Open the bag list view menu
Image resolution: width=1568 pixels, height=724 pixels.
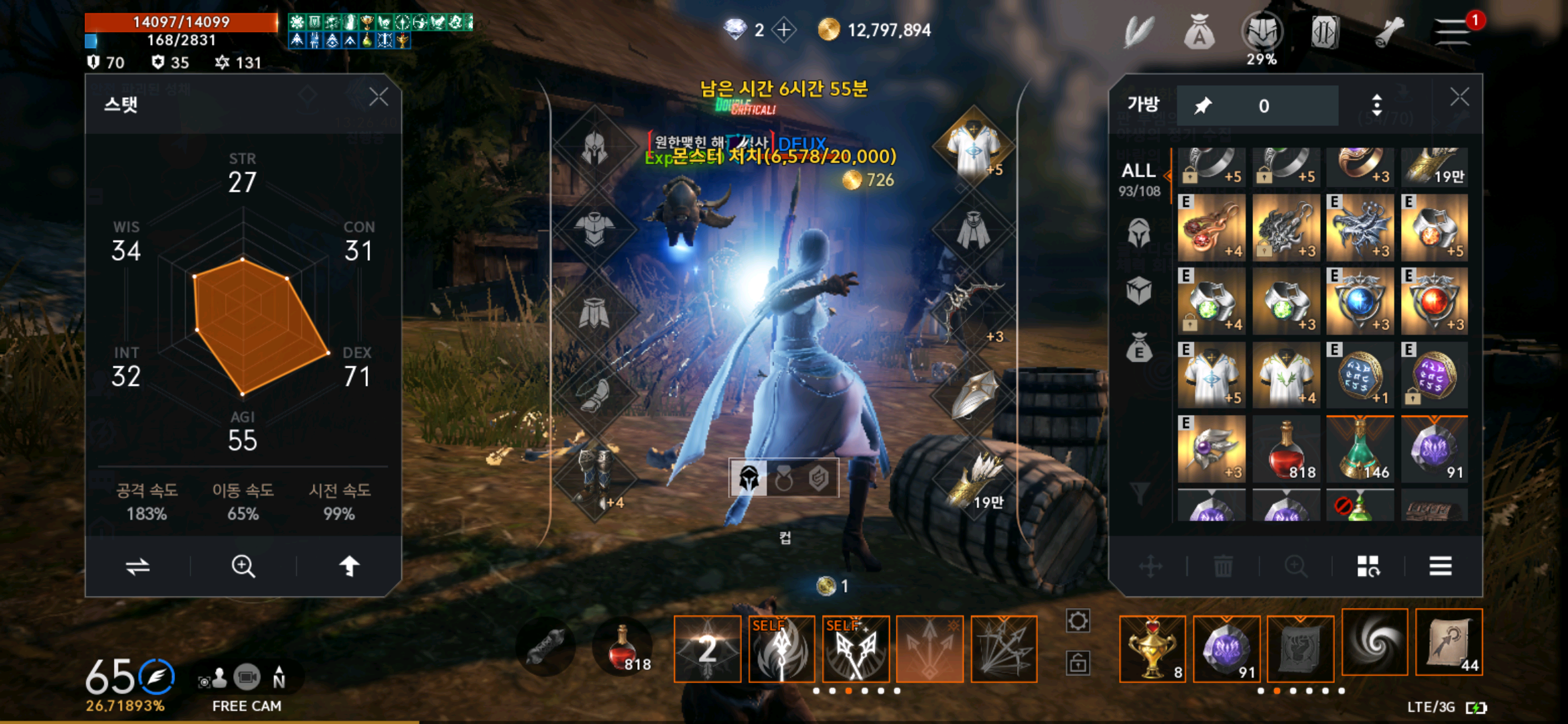(x=1440, y=566)
